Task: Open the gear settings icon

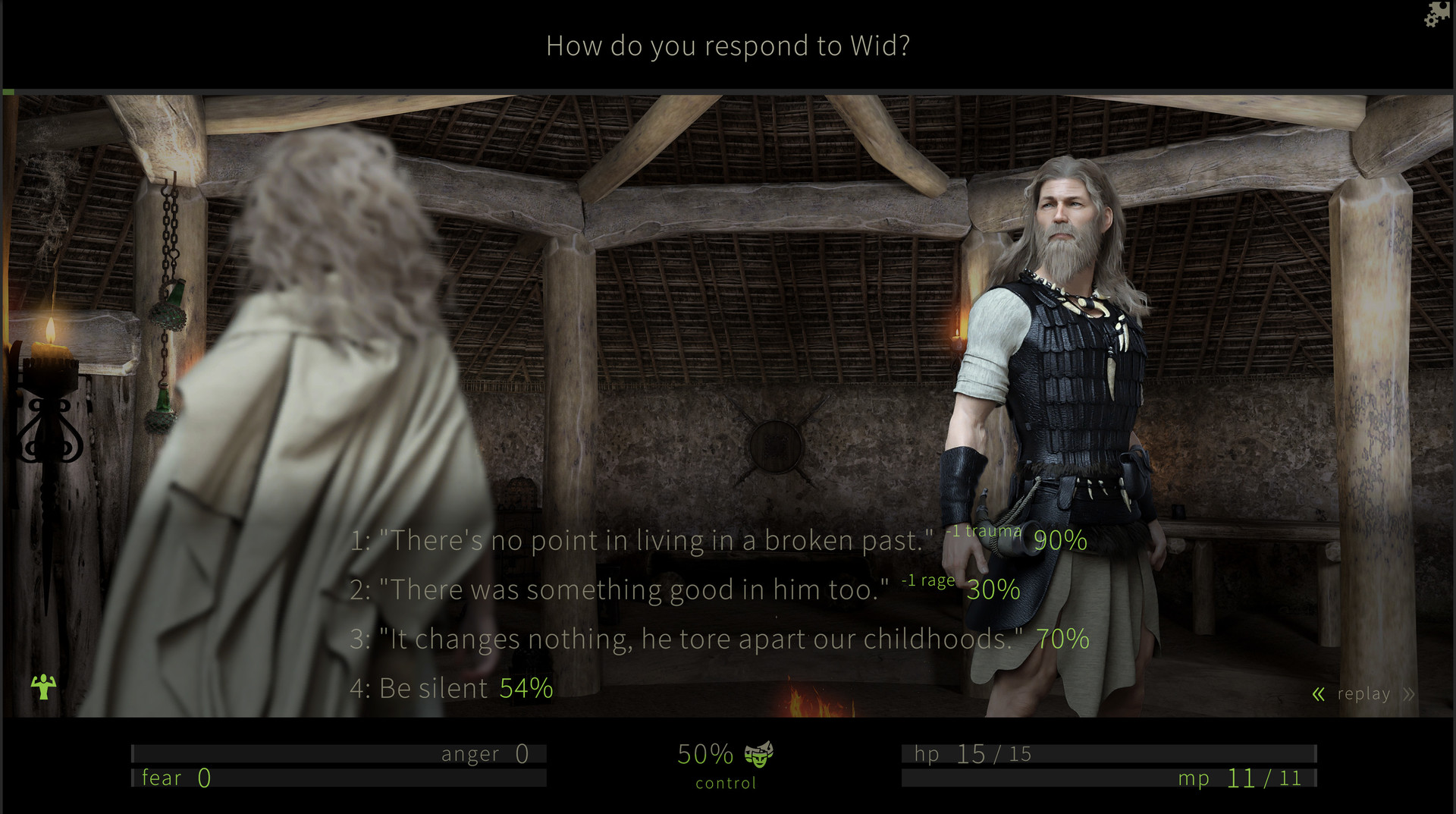Action: [x=1436, y=14]
